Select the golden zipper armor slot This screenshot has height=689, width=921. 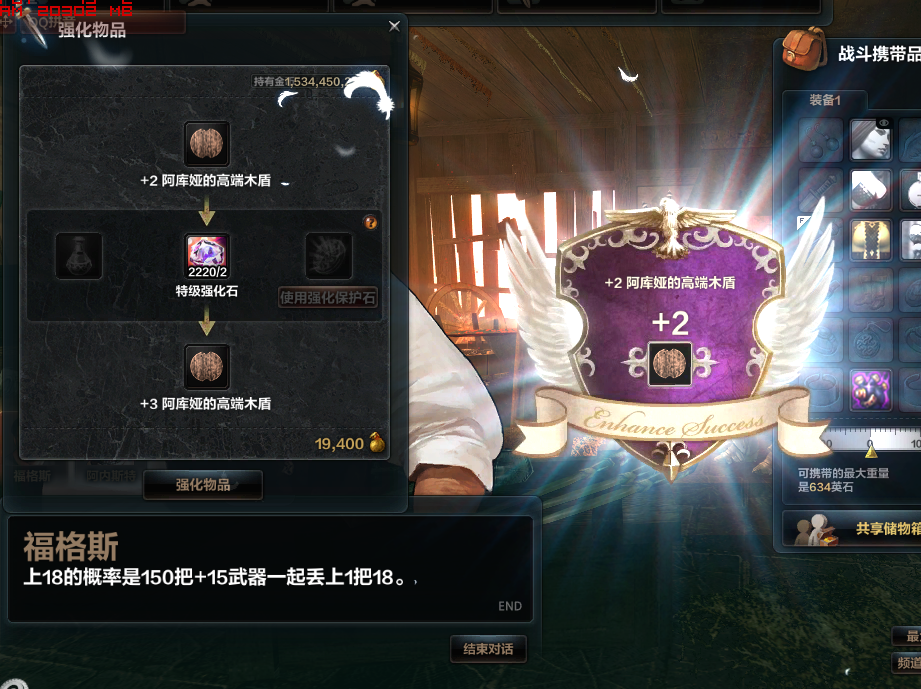click(871, 240)
